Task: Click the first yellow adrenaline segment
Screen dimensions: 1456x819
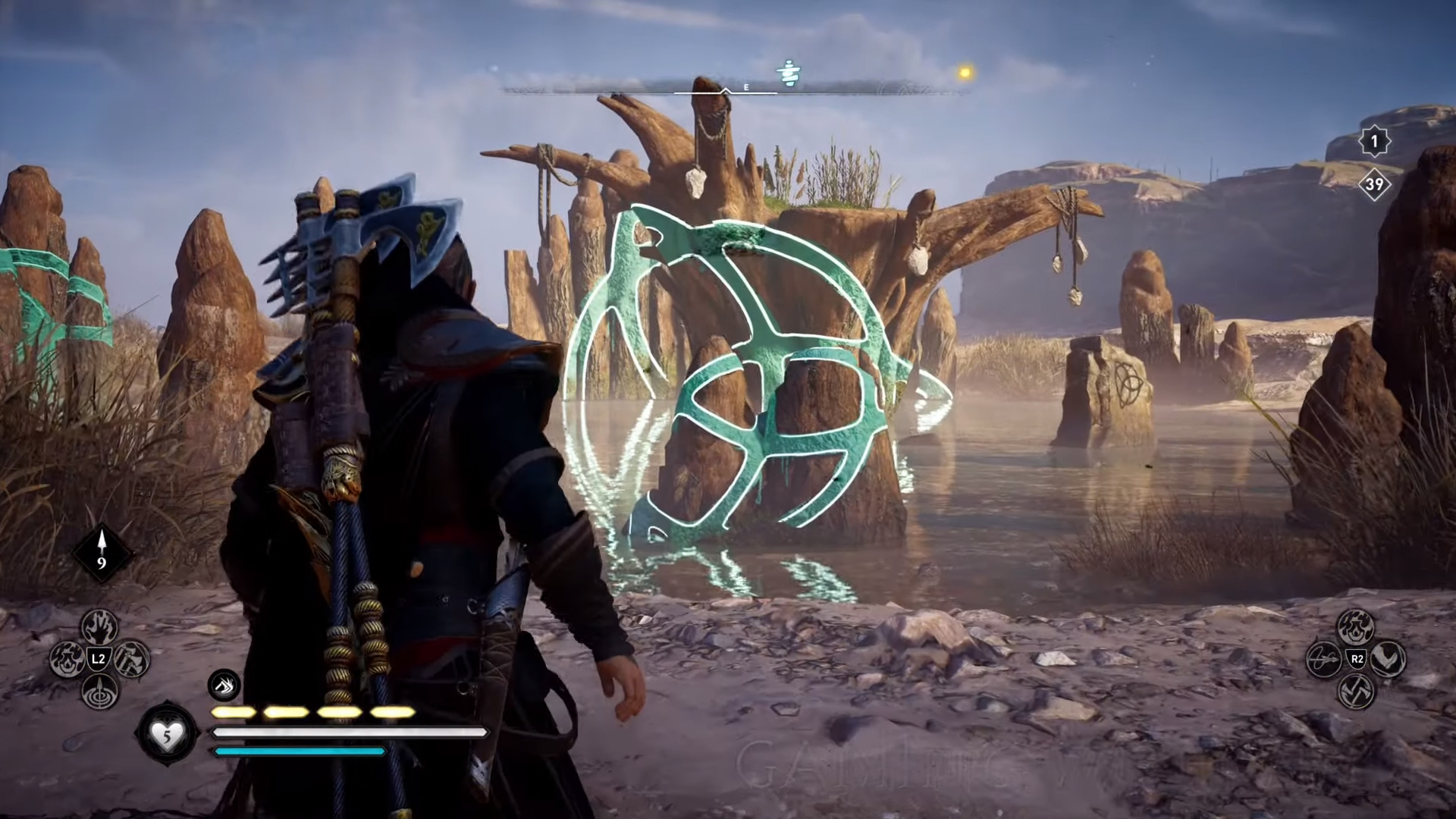Action: coord(235,711)
